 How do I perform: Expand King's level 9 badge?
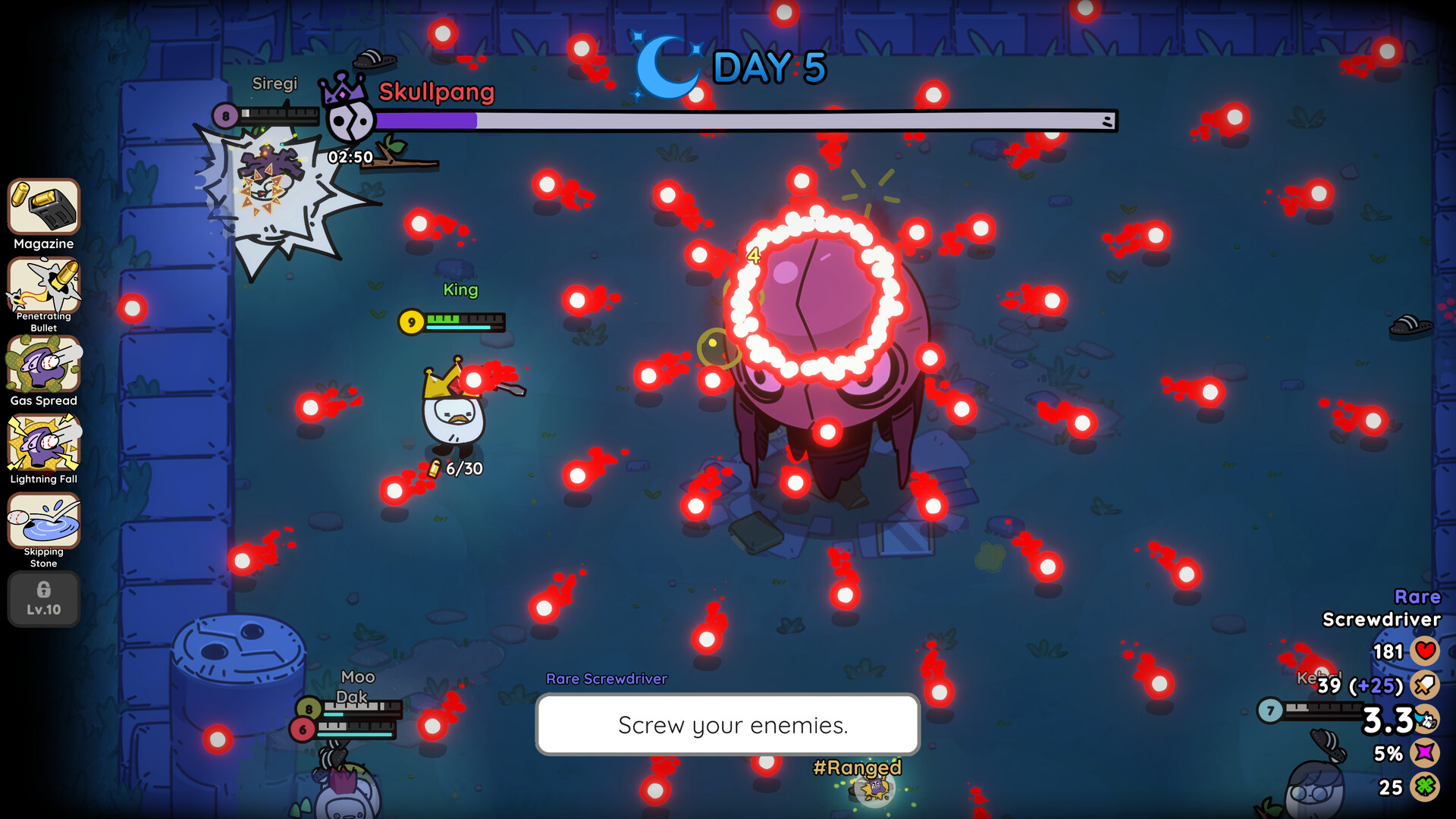pos(410,322)
